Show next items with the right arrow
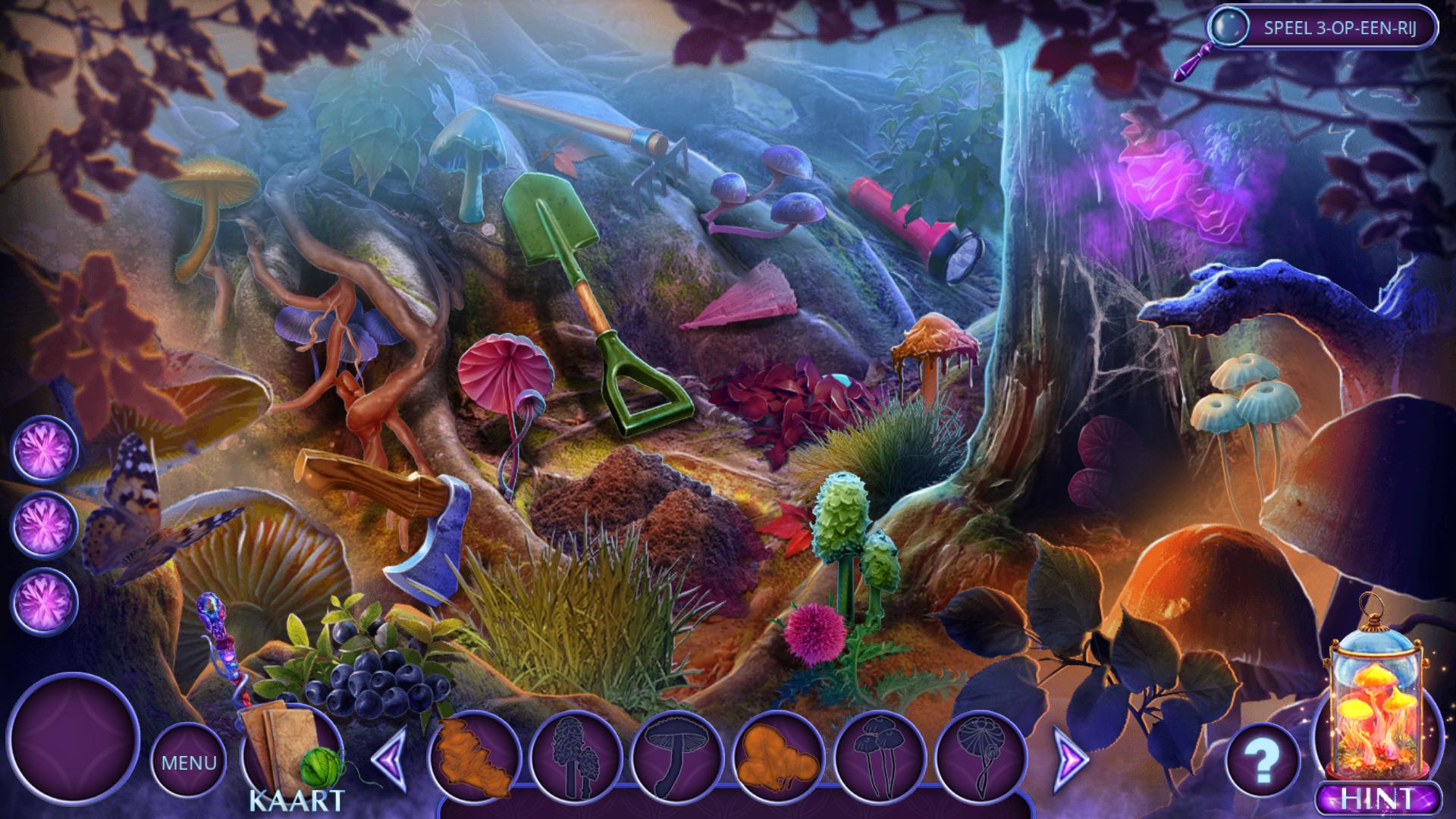 pyautogui.click(x=1071, y=757)
